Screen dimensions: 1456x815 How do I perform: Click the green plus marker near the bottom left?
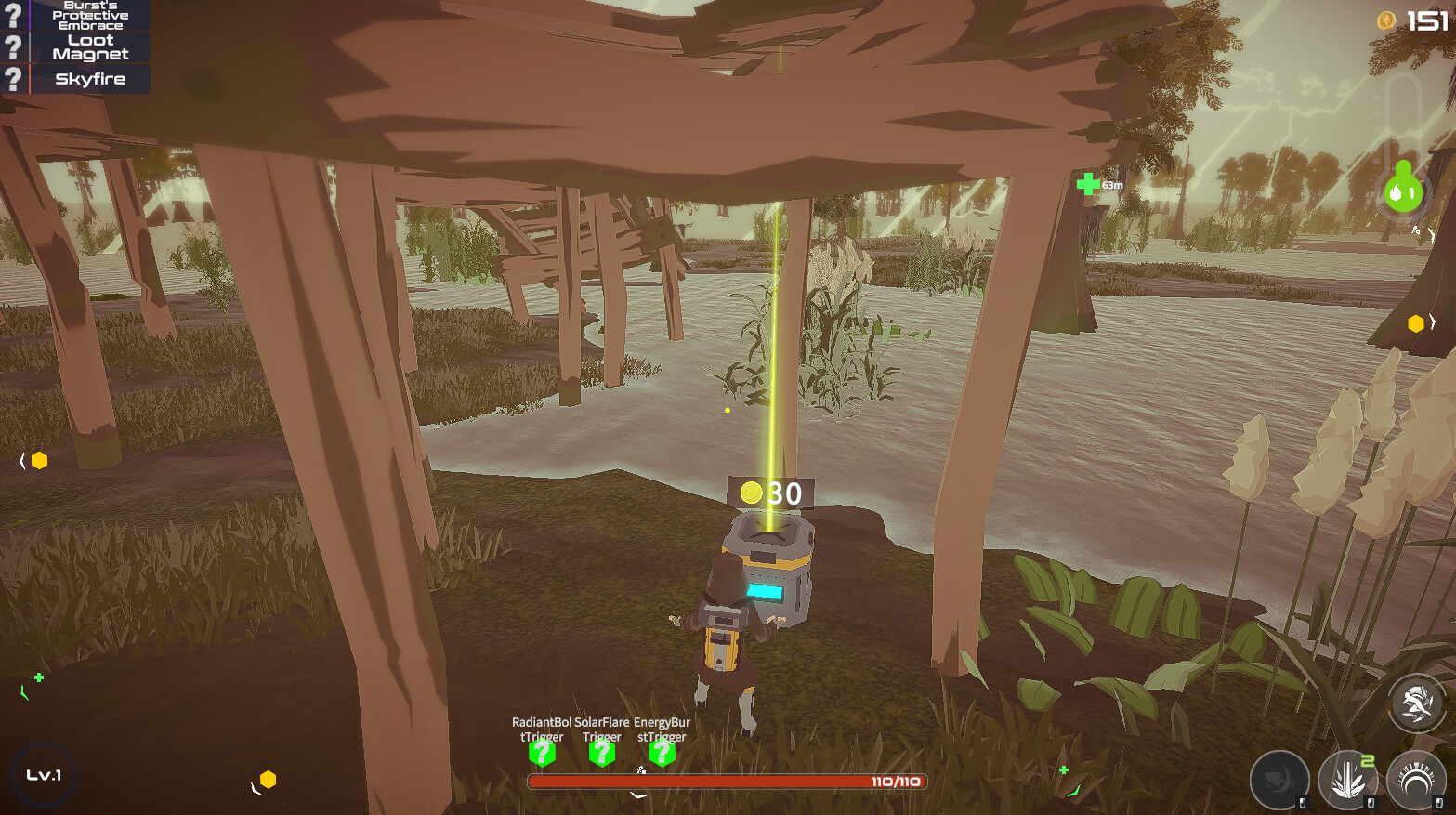pyautogui.click(x=38, y=678)
